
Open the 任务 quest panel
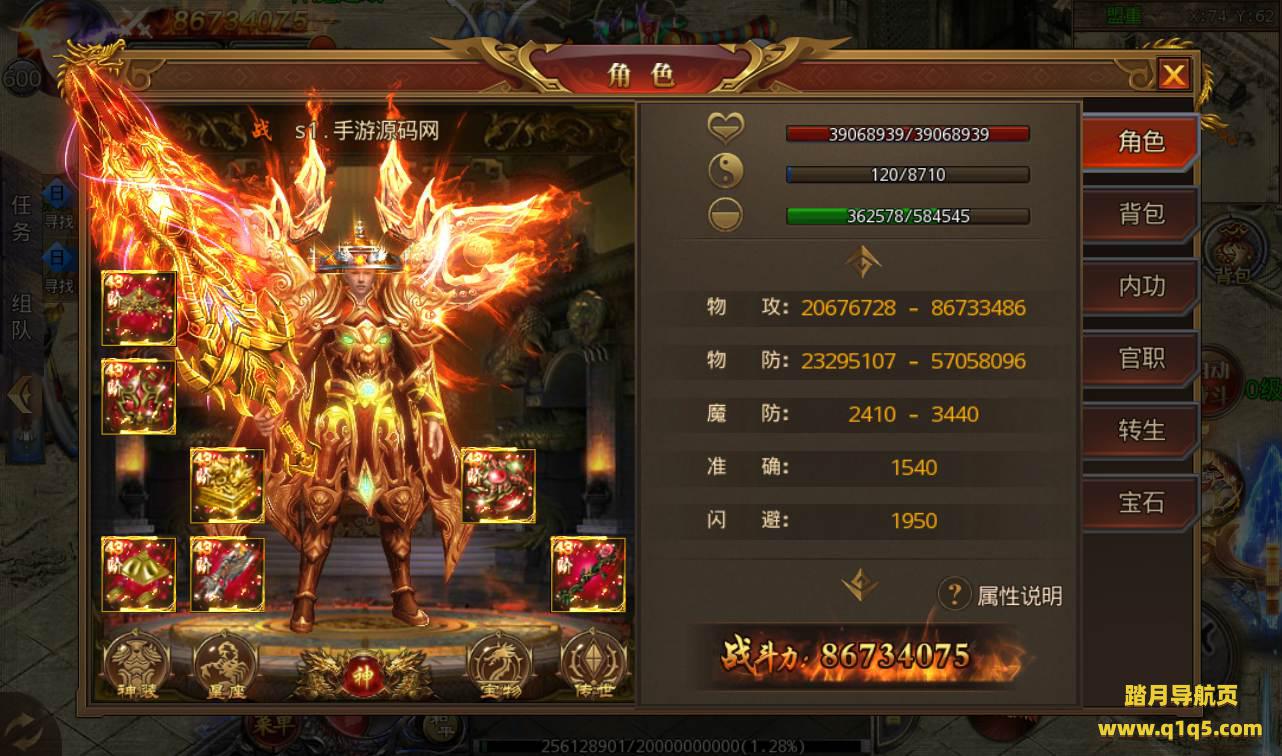21,218
